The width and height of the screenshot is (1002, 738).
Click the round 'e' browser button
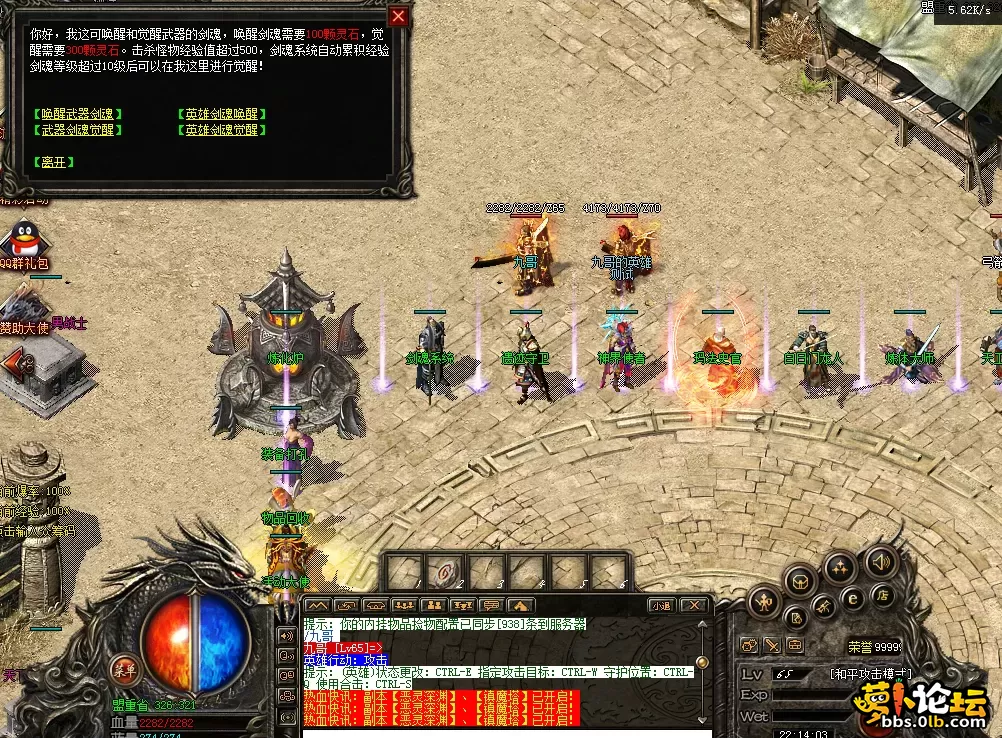click(853, 598)
